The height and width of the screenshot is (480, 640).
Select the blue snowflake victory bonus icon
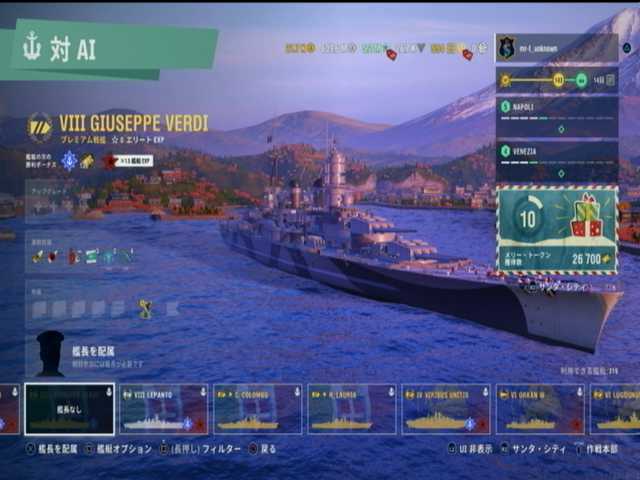click(69, 160)
